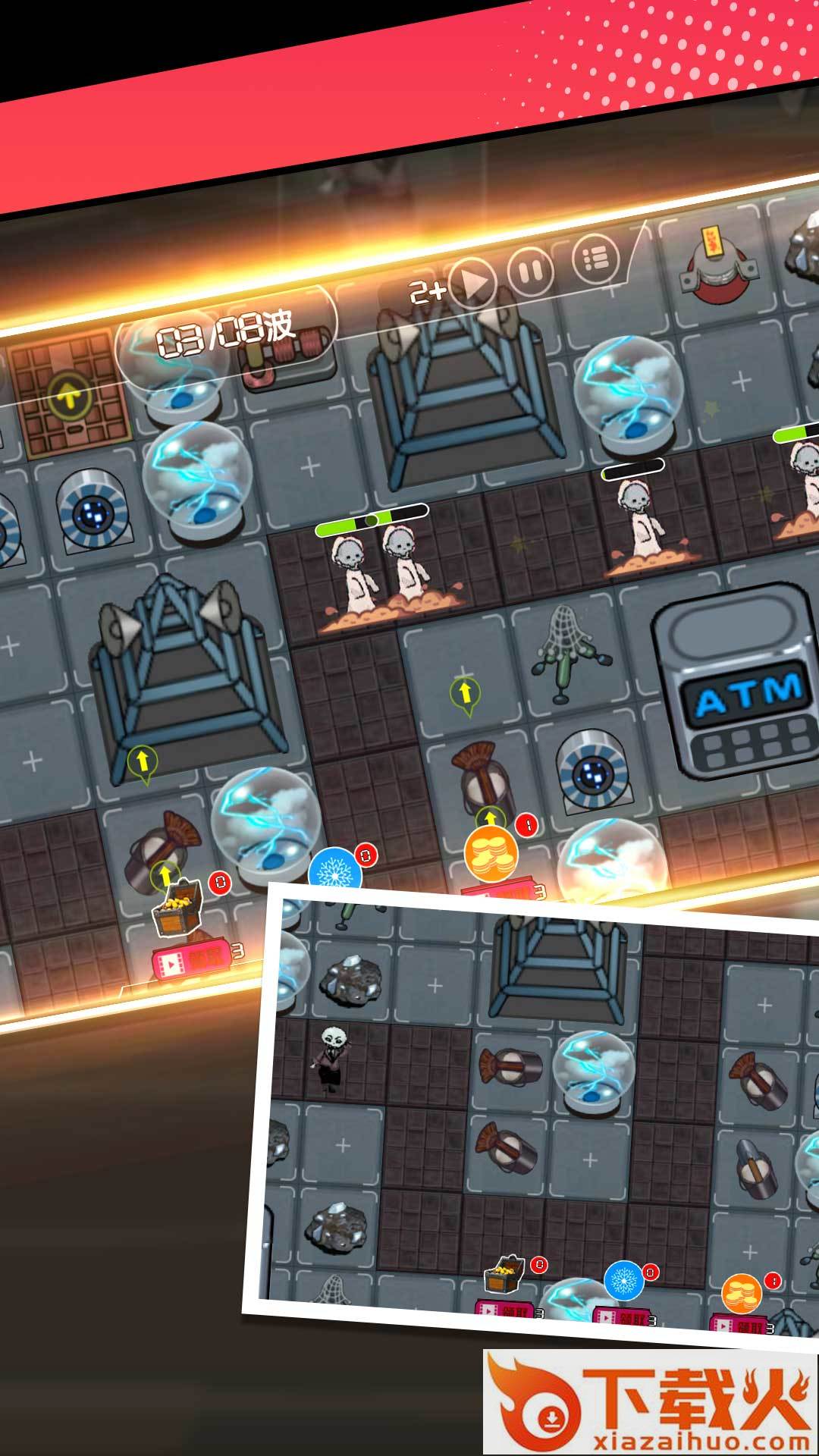Image resolution: width=819 pixels, height=1456 pixels.
Task: Select the treasure chest icon in the small inset
Action: 505,1276
